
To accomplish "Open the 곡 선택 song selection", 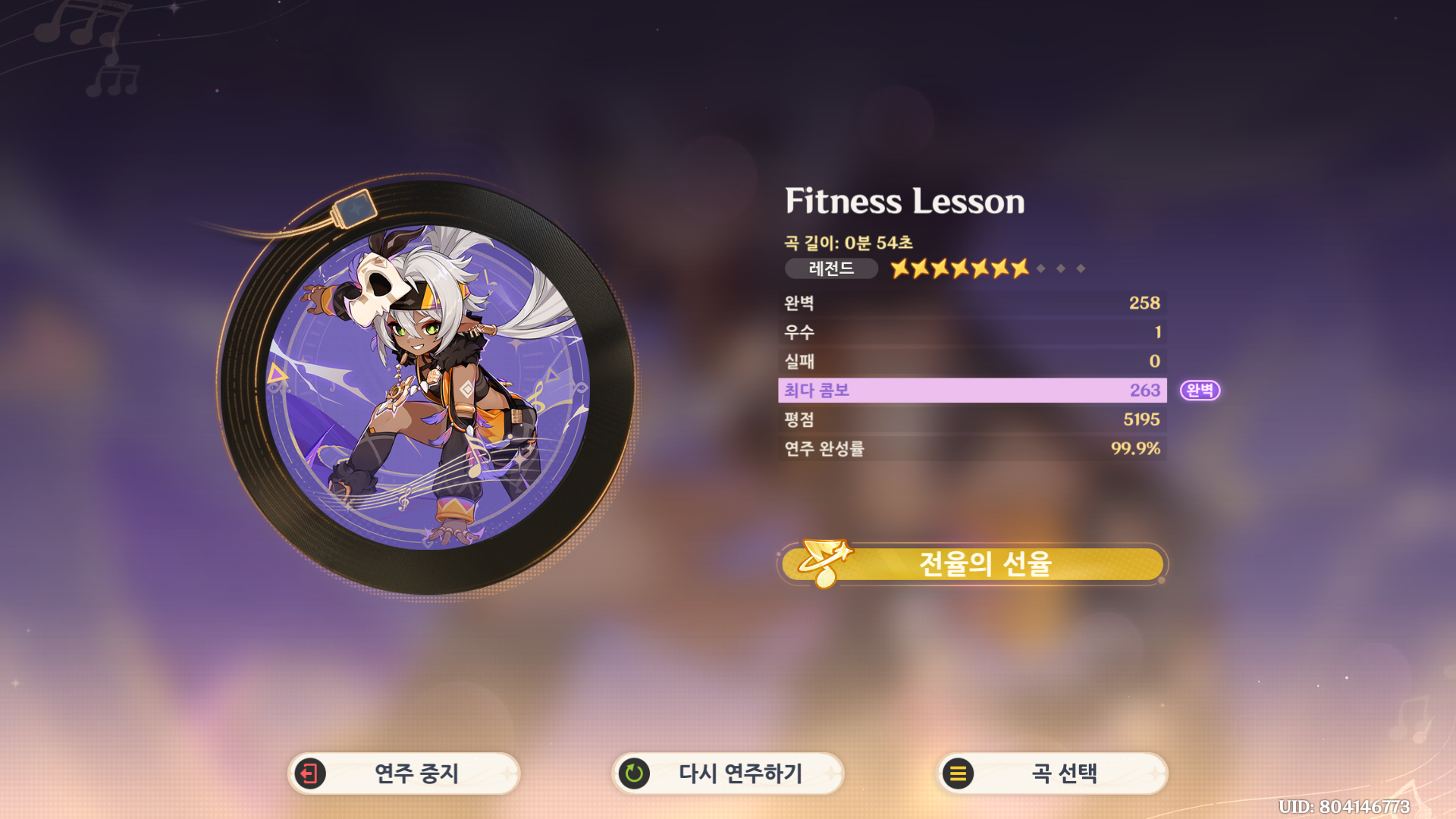I will click(1053, 773).
